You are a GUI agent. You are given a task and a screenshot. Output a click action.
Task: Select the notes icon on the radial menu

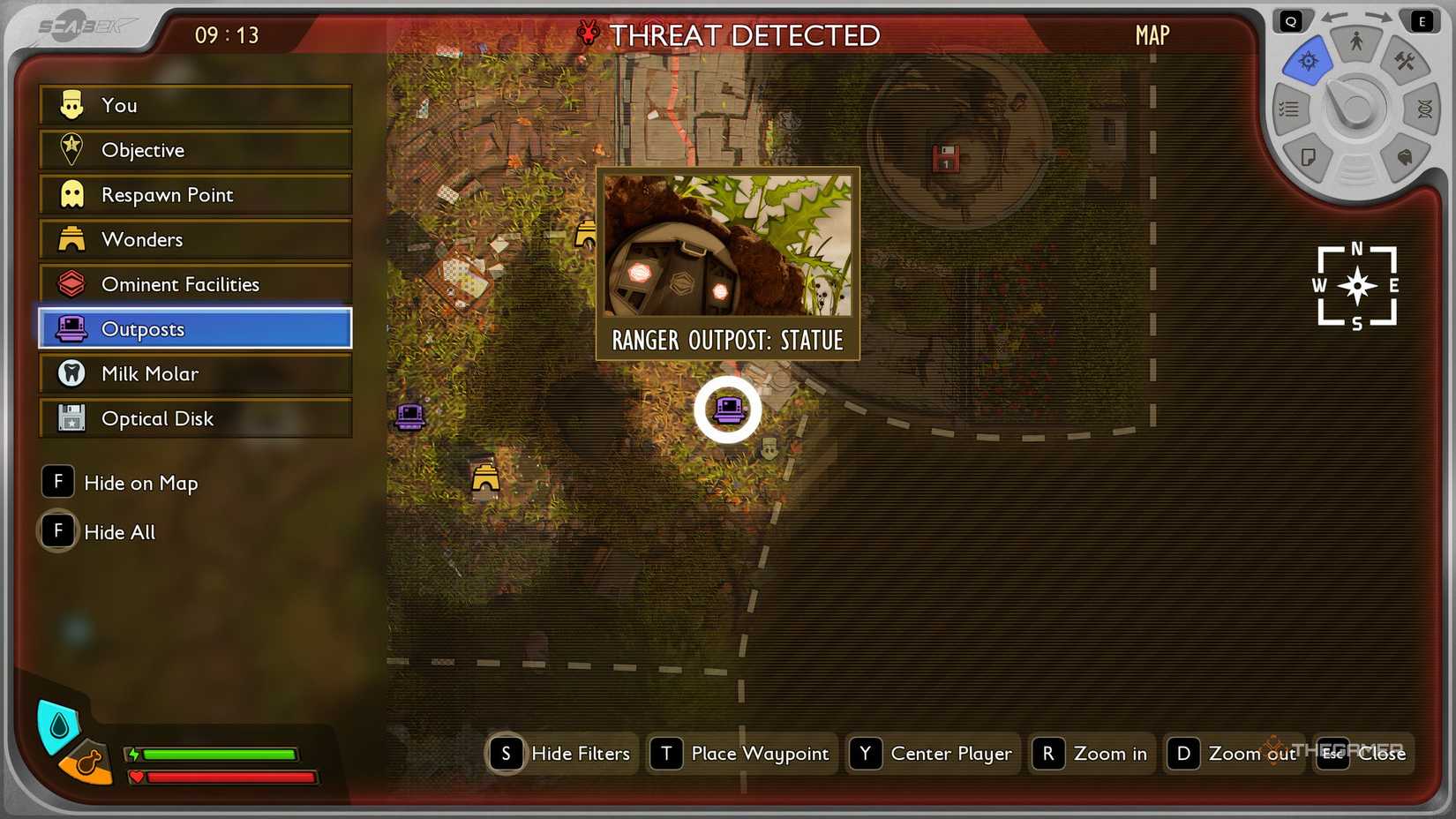(1310, 157)
